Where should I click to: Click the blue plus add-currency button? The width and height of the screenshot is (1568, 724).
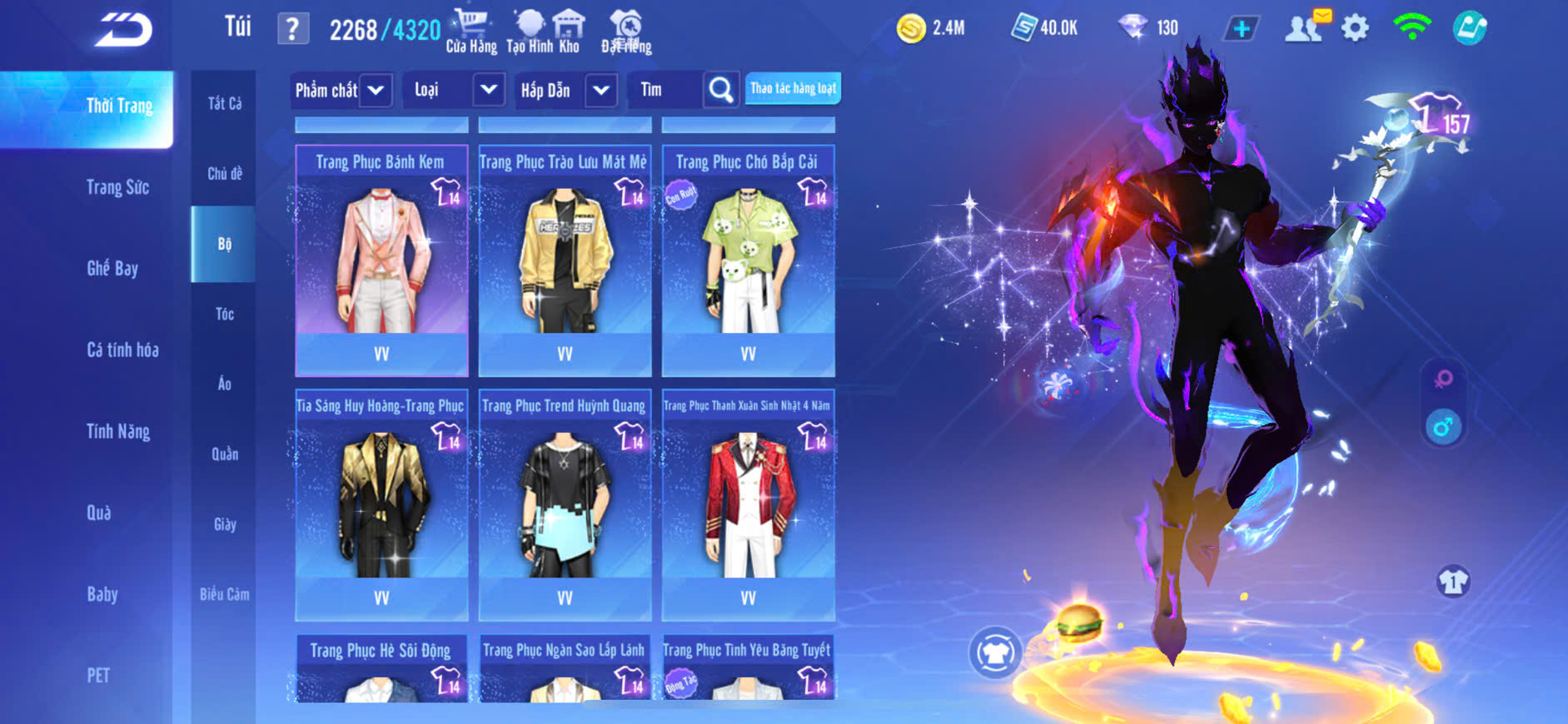1241,29
